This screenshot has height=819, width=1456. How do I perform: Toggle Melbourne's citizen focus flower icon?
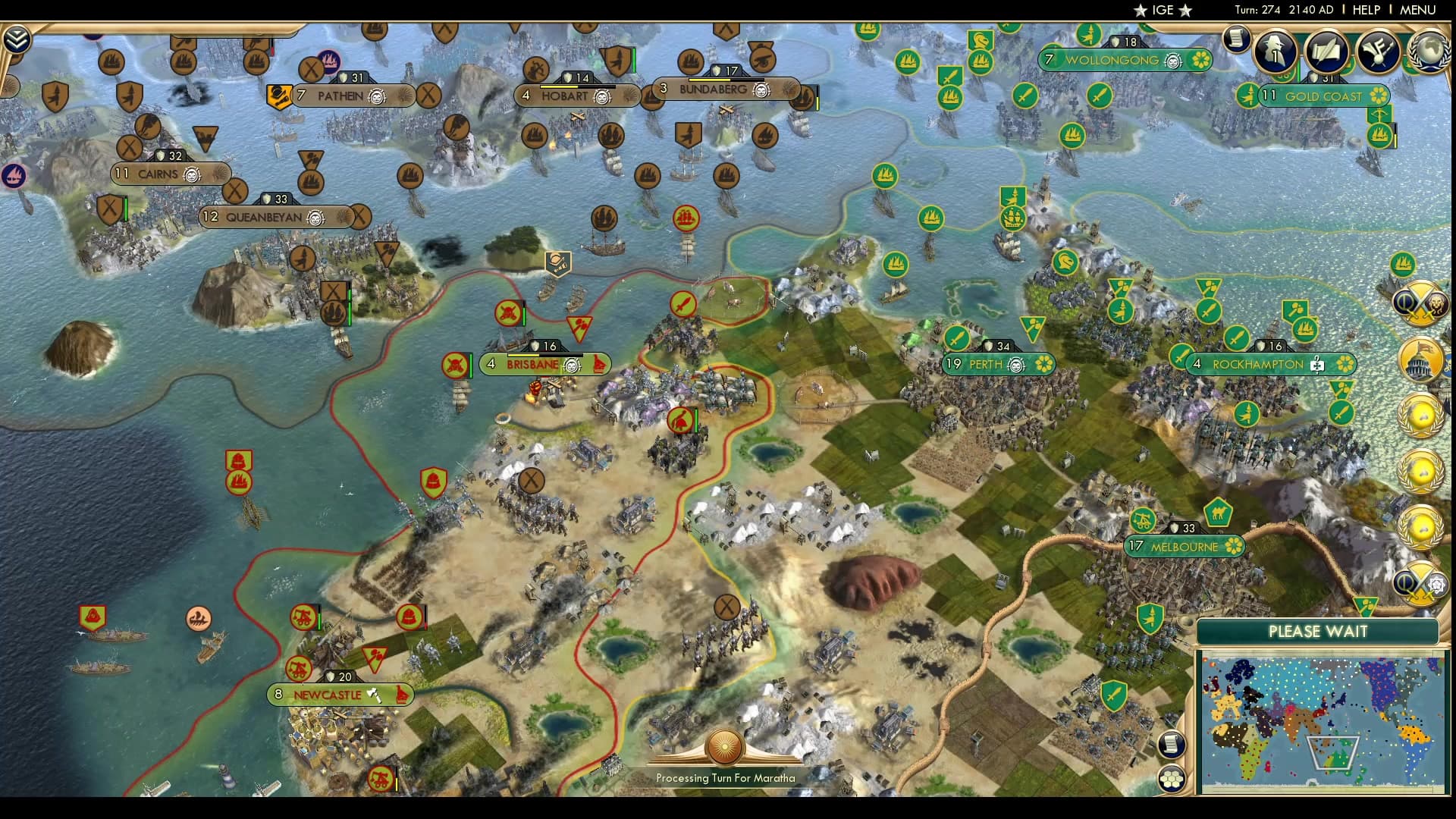pos(1234,544)
